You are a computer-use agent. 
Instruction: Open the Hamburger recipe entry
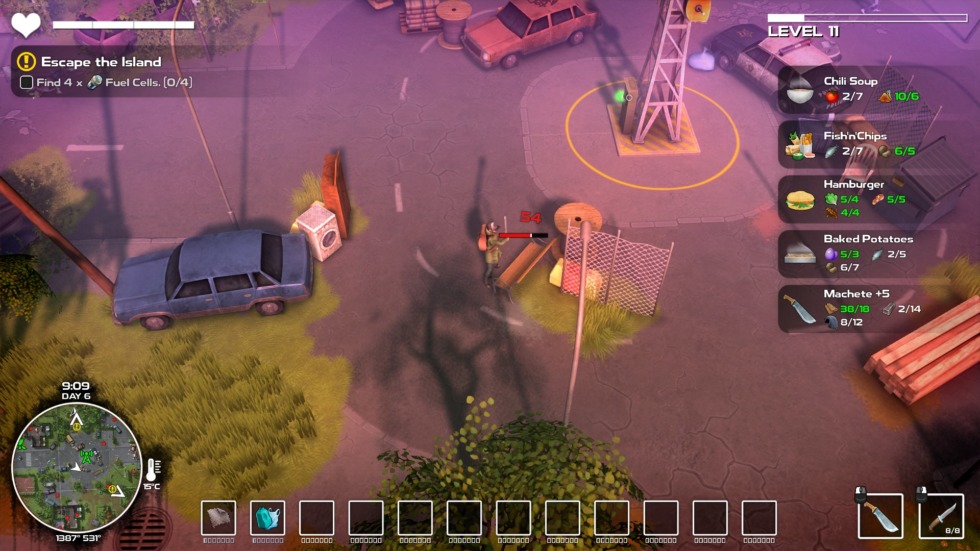point(852,199)
